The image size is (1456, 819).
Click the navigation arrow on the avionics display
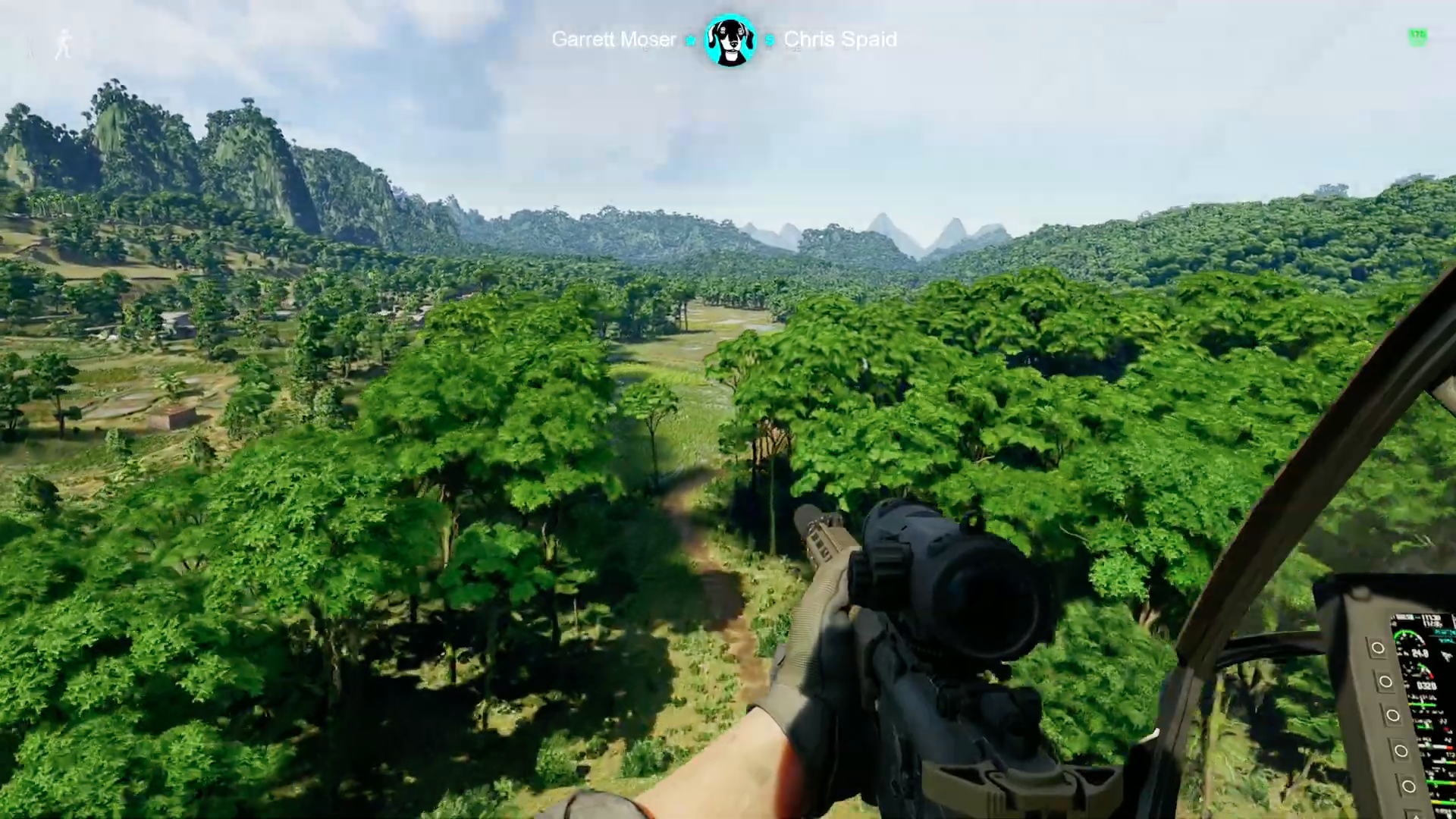click(x=1447, y=657)
